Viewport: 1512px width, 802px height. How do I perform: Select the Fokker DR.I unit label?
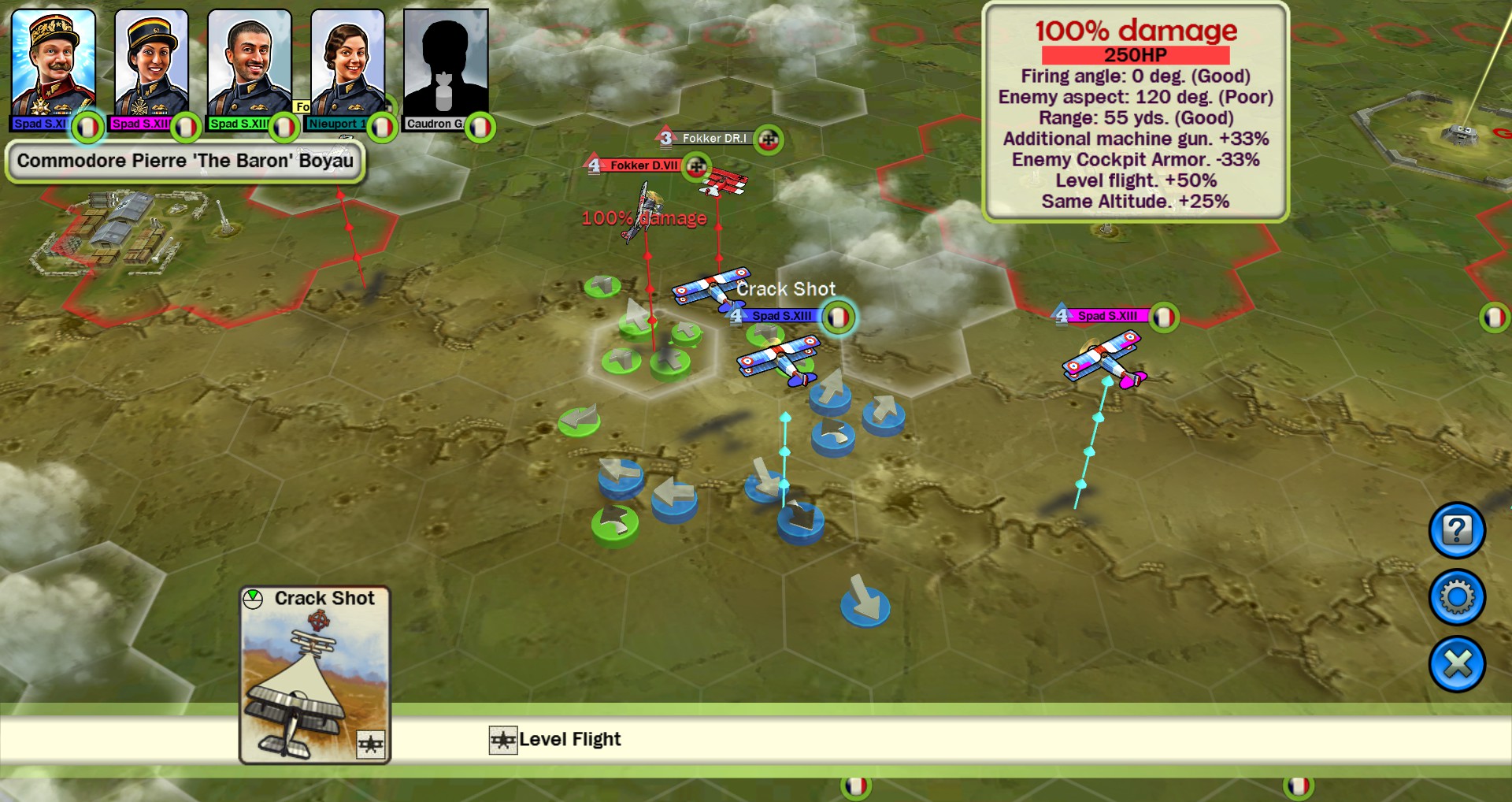(714, 139)
